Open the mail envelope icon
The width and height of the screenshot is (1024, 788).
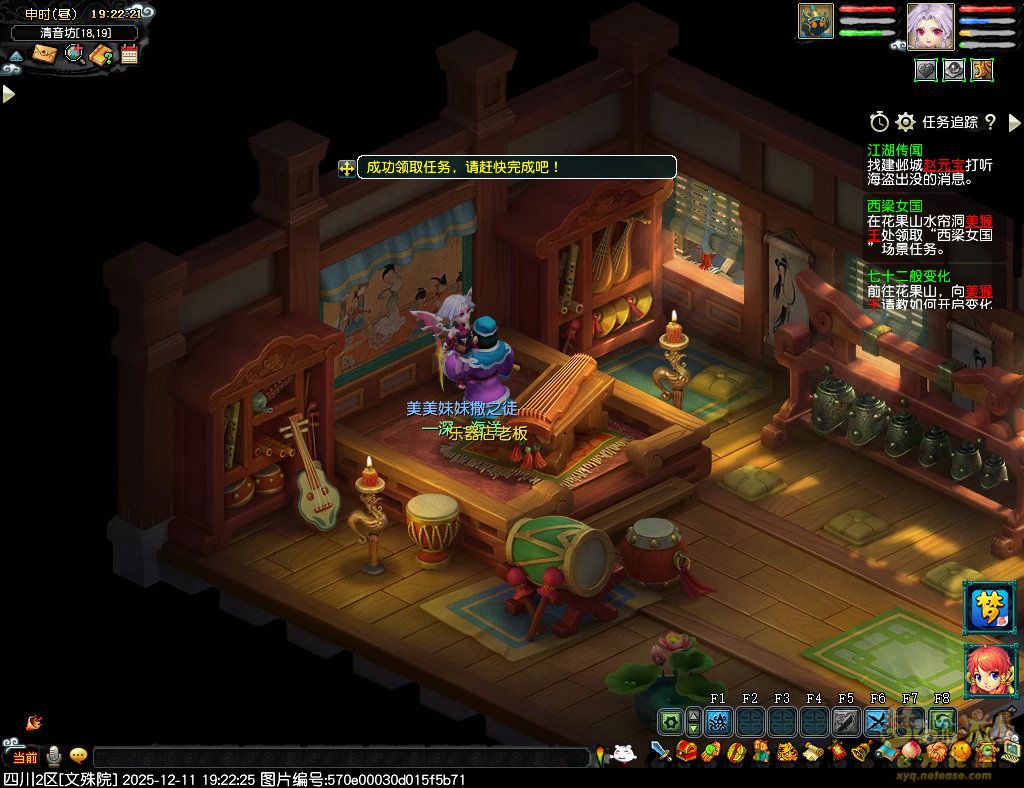44,54
